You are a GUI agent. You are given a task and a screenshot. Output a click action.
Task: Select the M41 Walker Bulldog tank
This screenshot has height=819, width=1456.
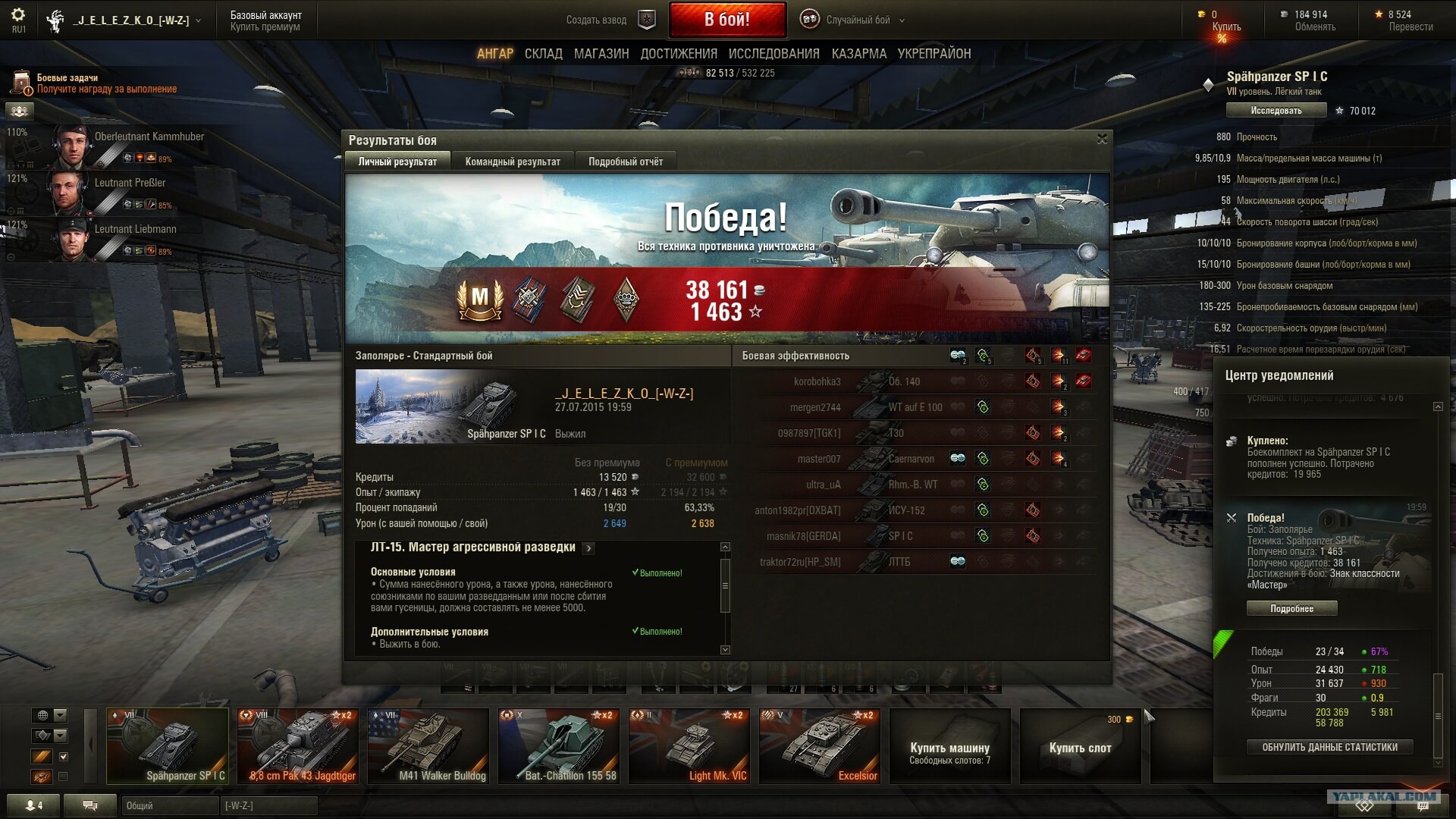coord(428,746)
